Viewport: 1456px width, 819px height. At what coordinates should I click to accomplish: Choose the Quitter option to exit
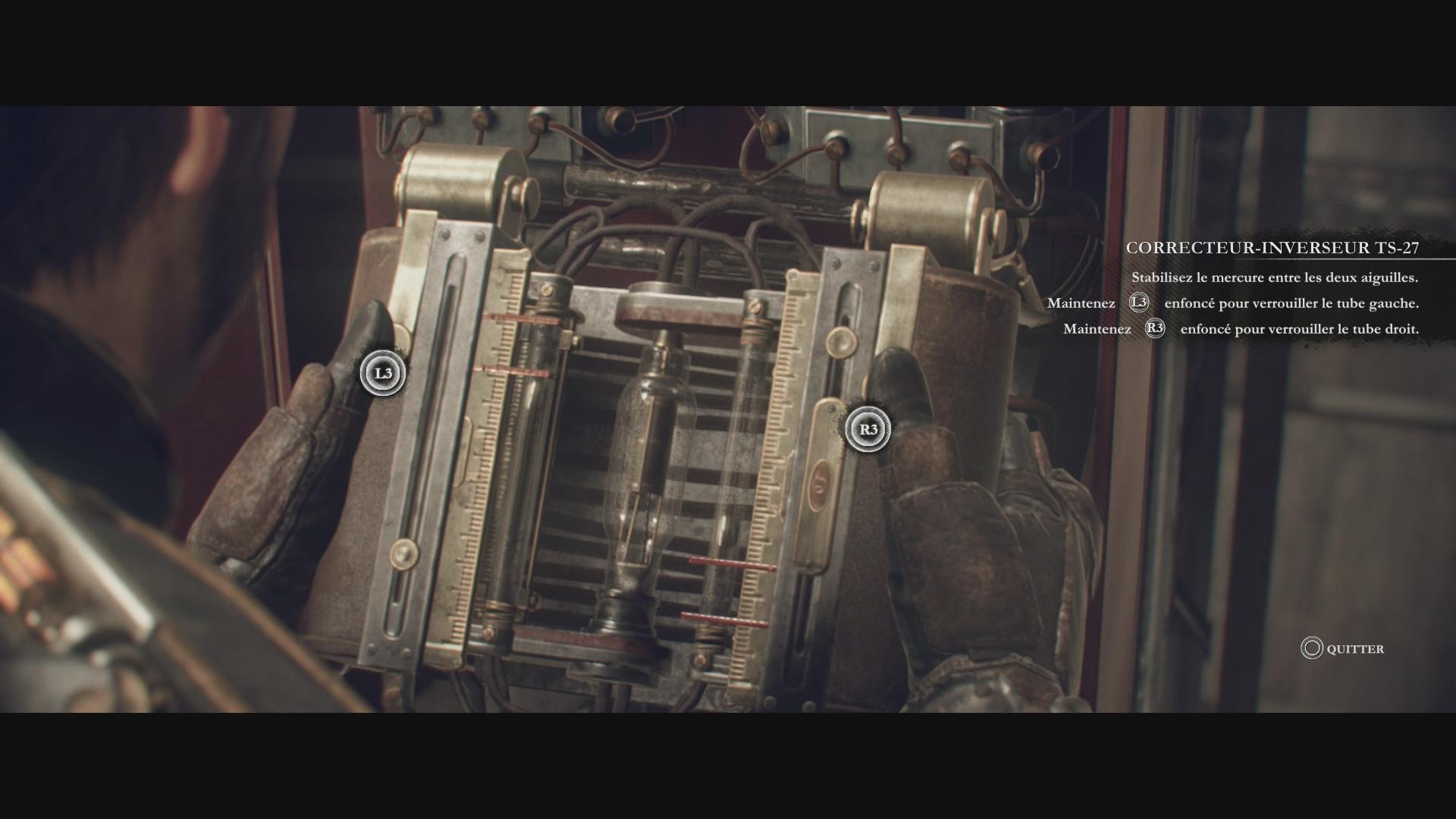(1343, 648)
